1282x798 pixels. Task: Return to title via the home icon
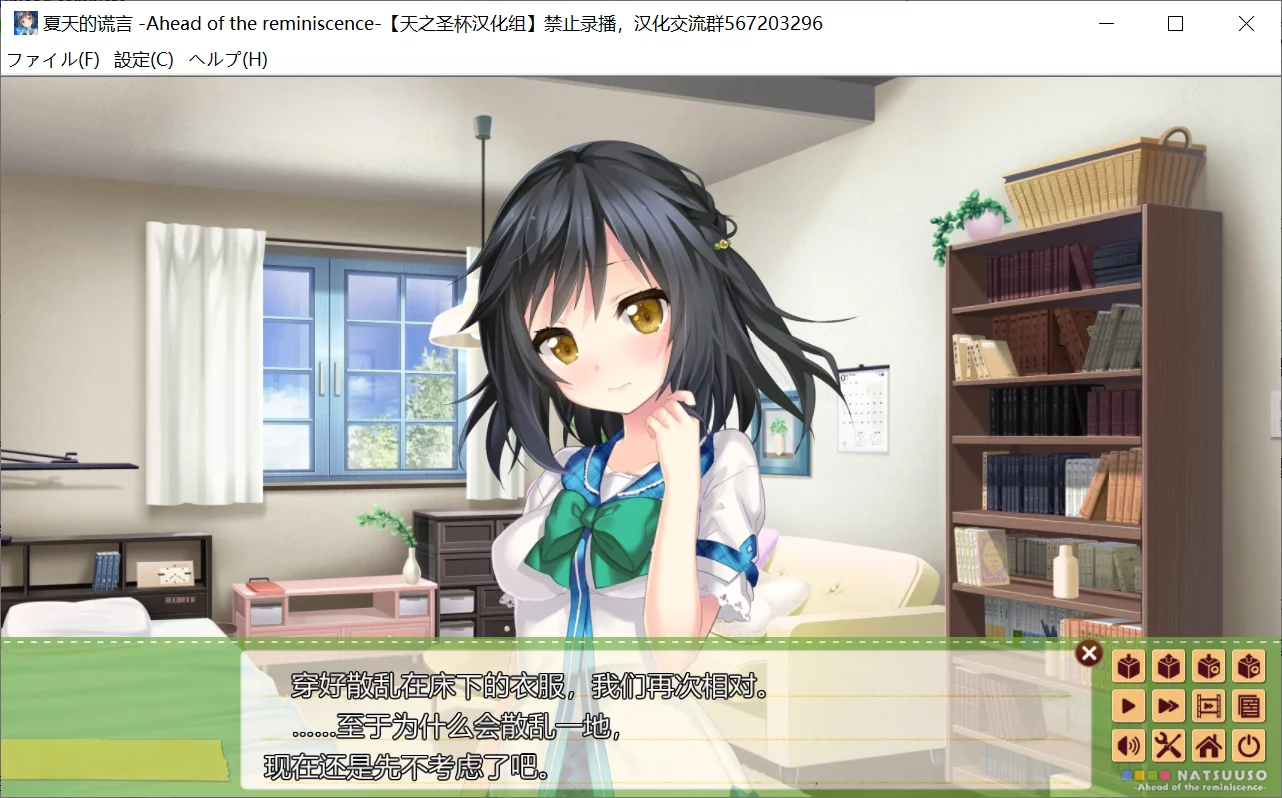(1209, 746)
